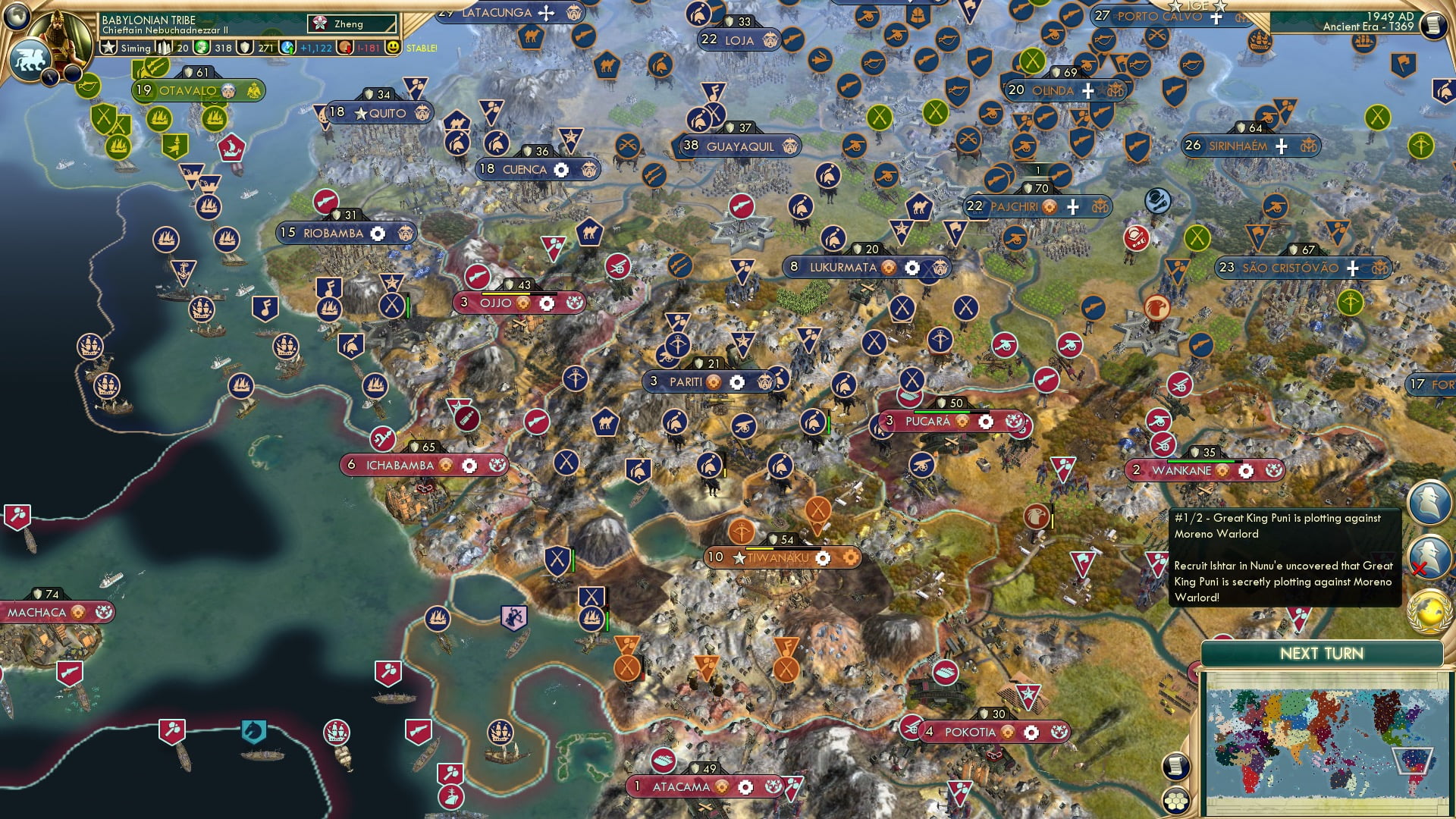
Task: Open the globe icon in the corner
Action: 17,15
